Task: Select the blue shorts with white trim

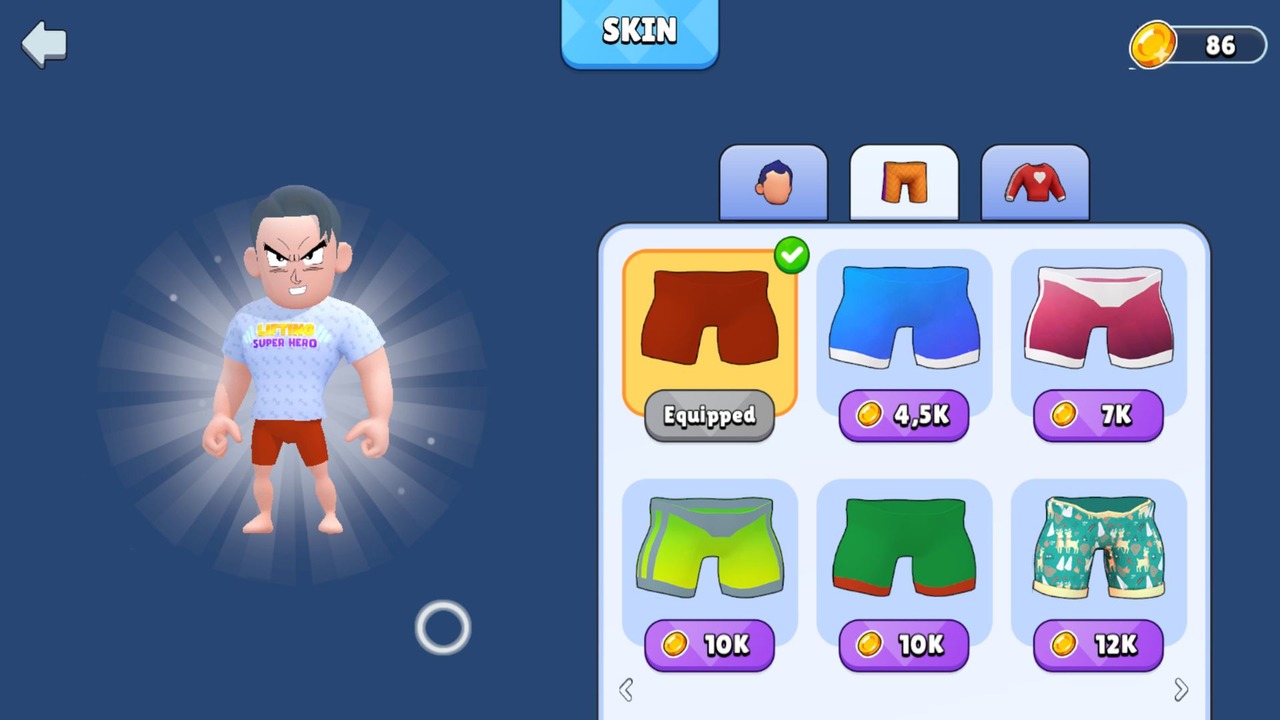Action: click(904, 315)
